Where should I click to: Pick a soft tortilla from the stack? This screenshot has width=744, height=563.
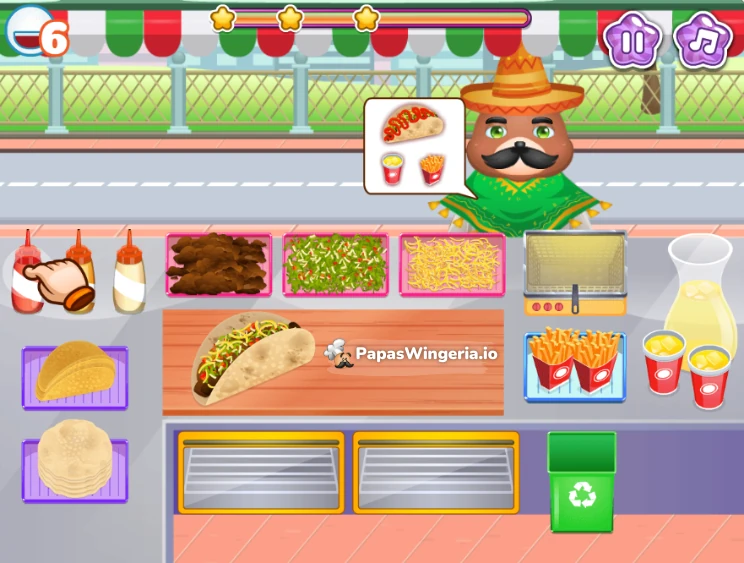pos(75,460)
